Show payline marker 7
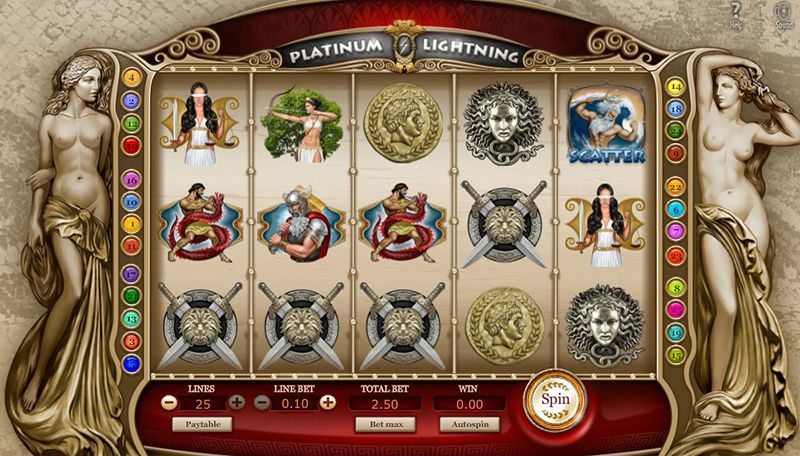 pos(675,232)
